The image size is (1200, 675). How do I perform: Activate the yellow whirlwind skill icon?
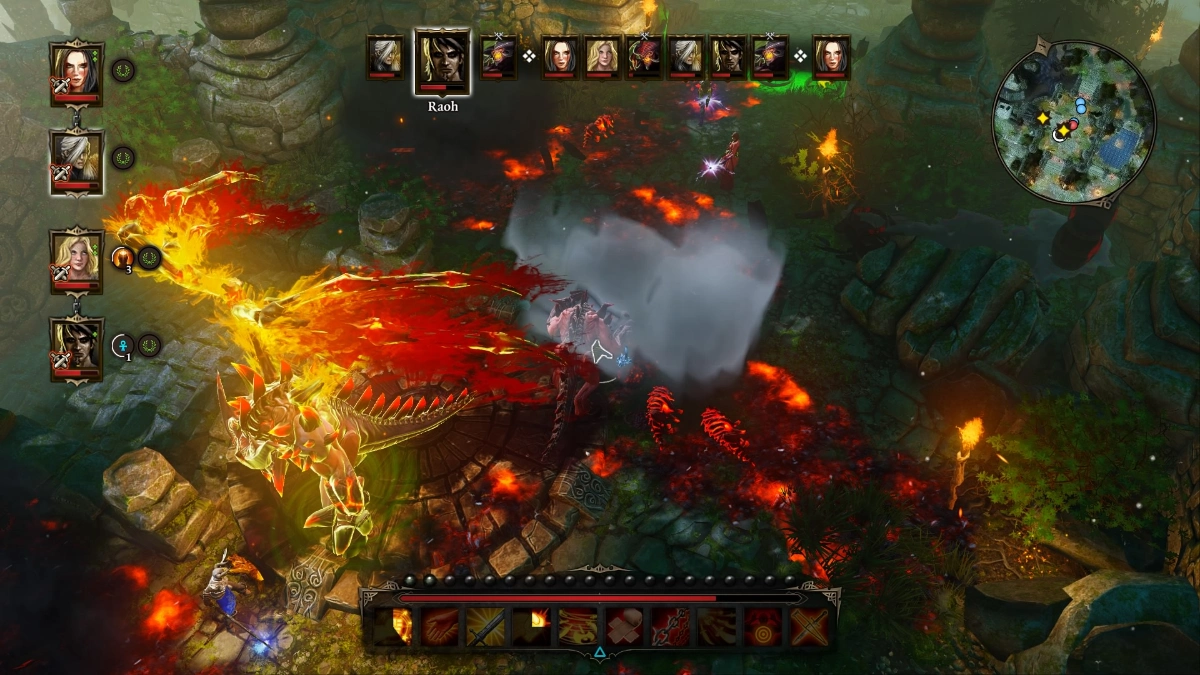(x=578, y=628)
